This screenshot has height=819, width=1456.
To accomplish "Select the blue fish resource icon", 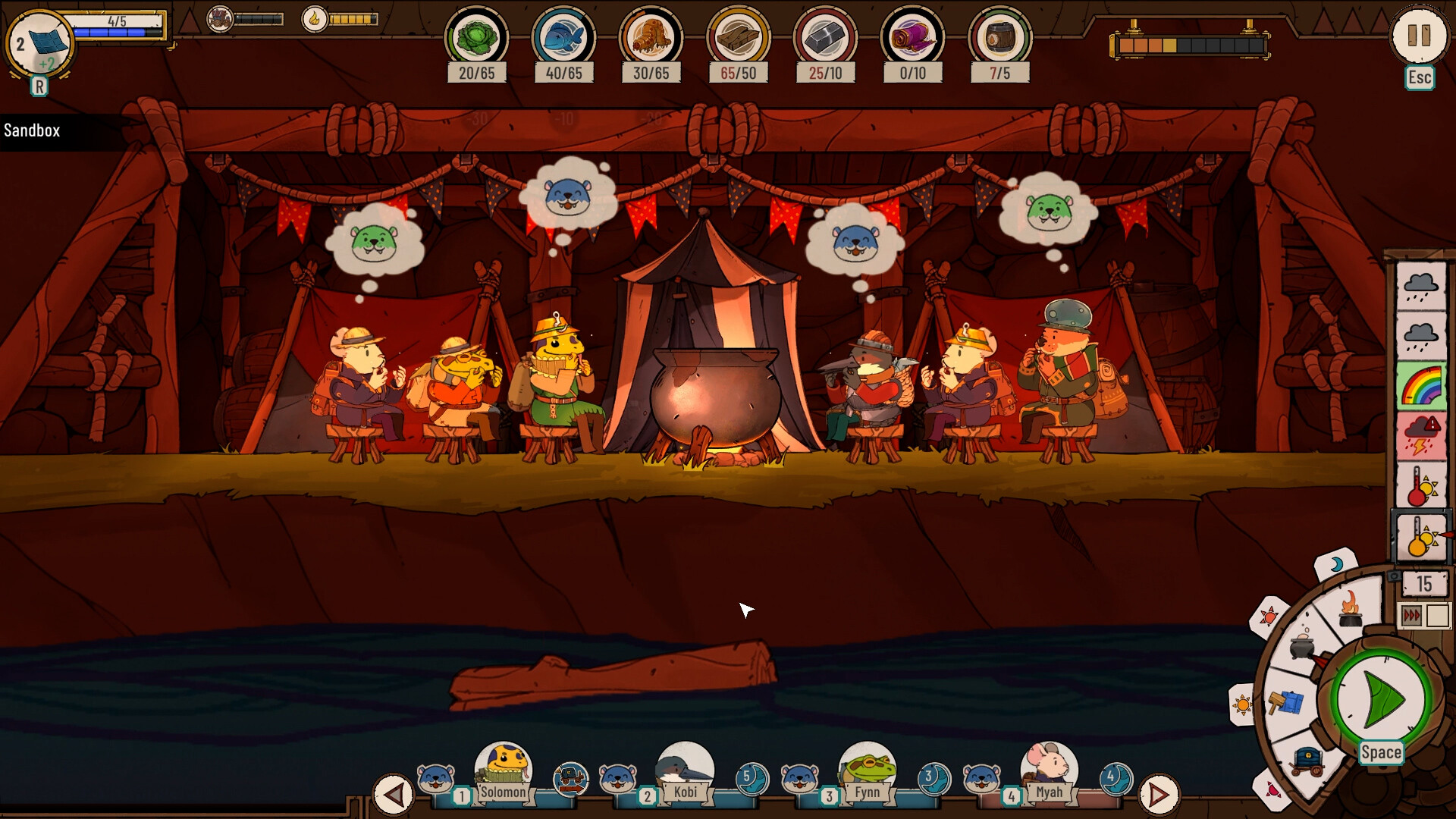I will (x=563, y=37).
